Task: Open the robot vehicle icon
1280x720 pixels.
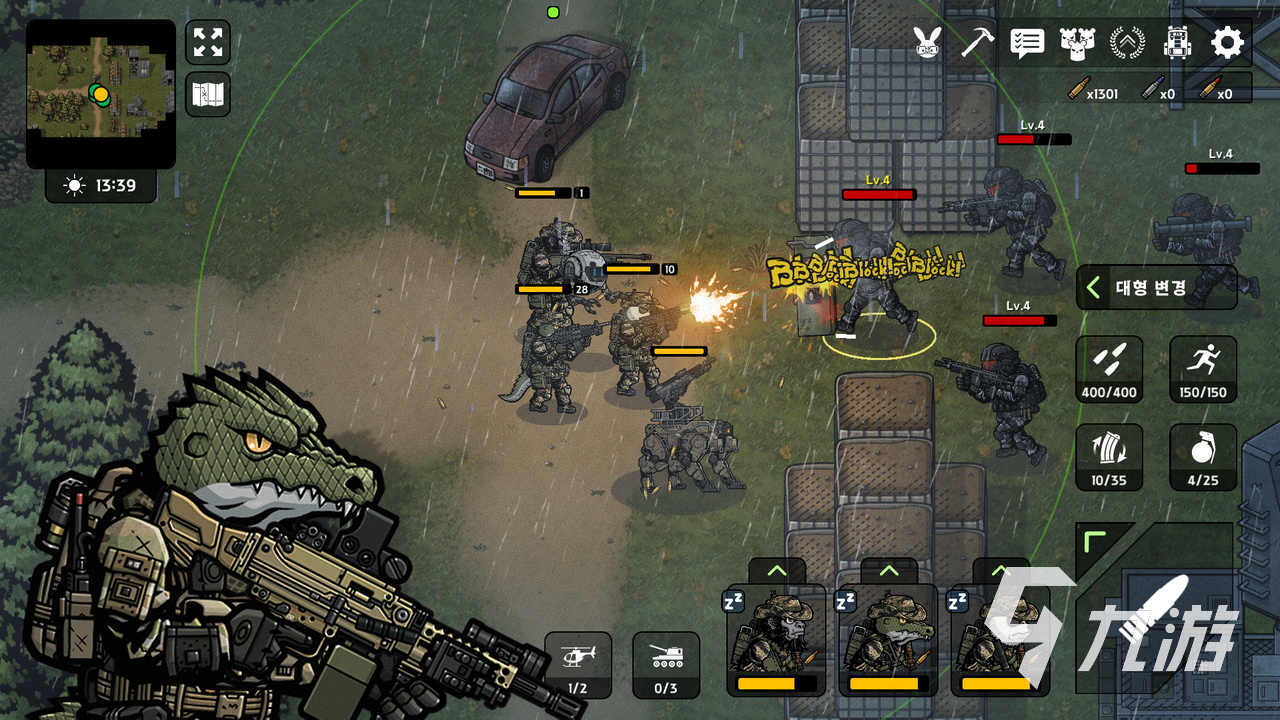Action: [x=1177, y=43]
